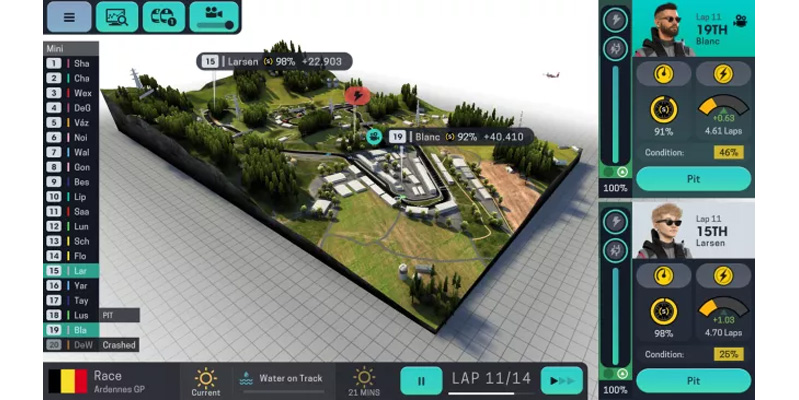Toggle the camera view button
The height and width of the screenshot is (400, 799).
tap(215, 17)
